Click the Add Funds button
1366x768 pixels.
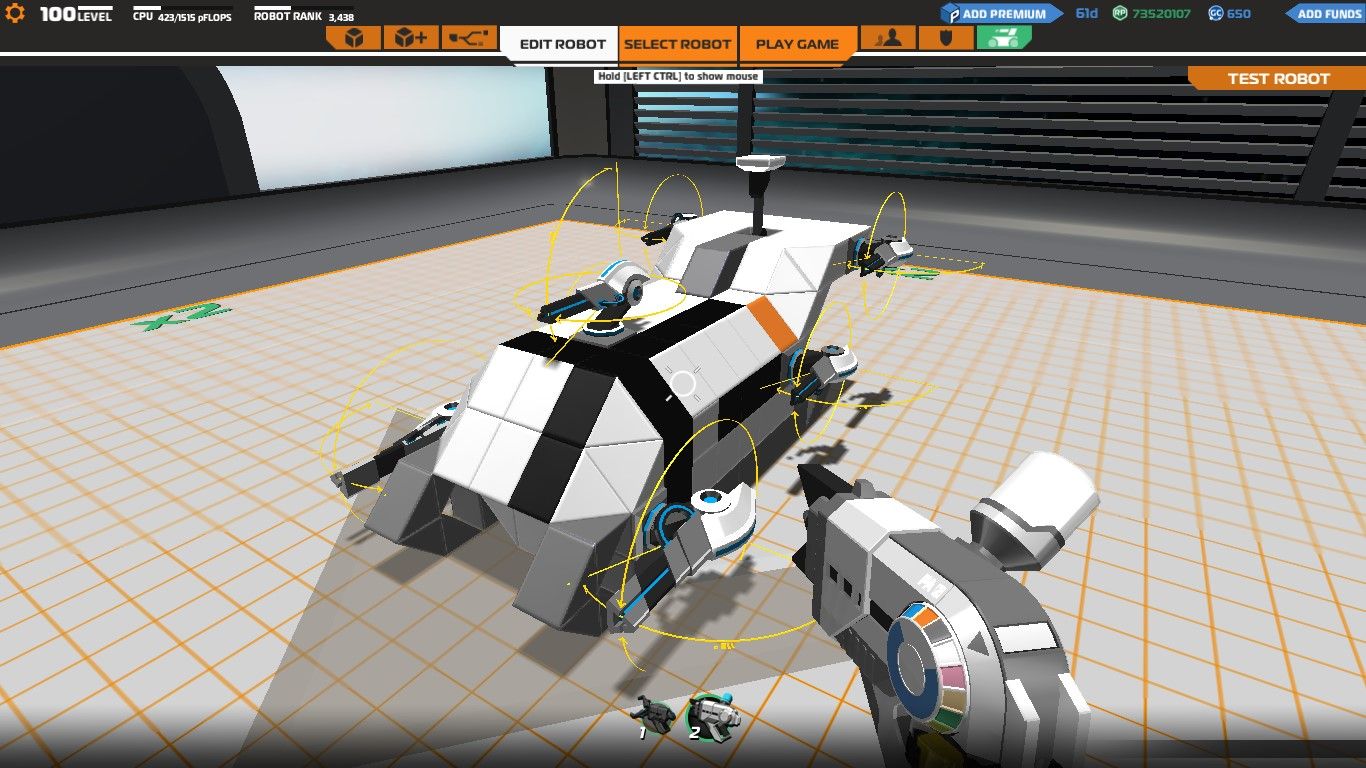tap(1325, 14)
